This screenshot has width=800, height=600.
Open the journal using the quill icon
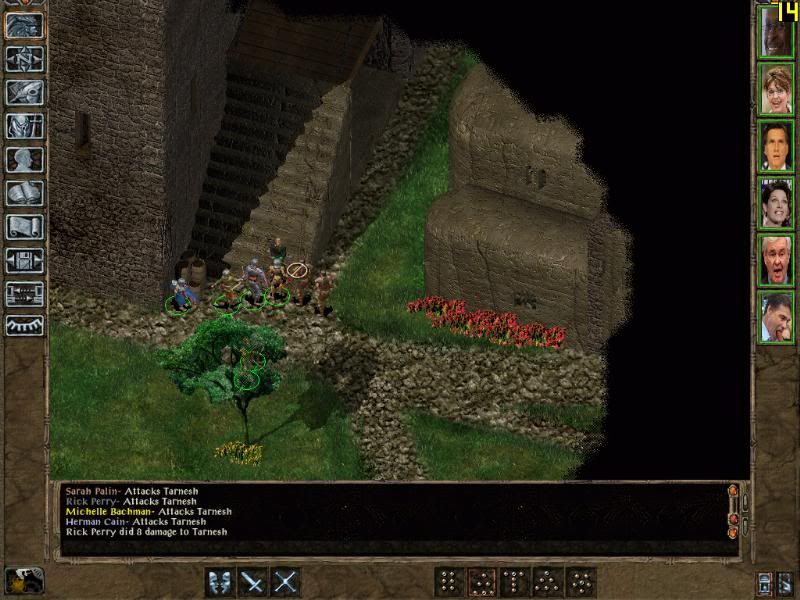[25, 92]
